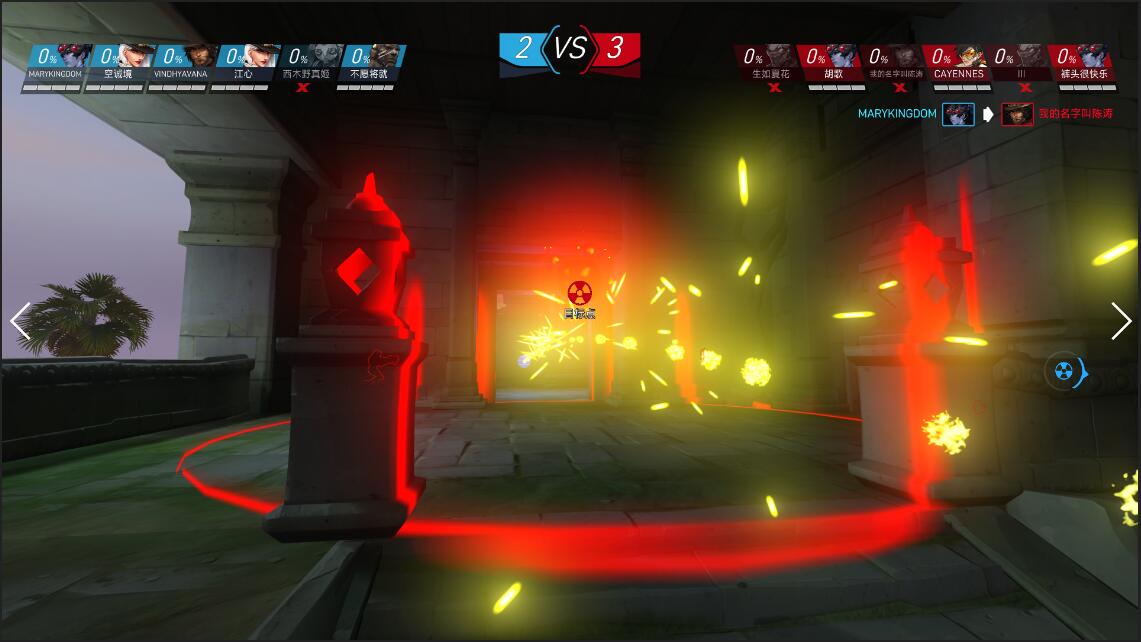Spectate blue team player MARYKINGDOM

(x=55, y=62)
